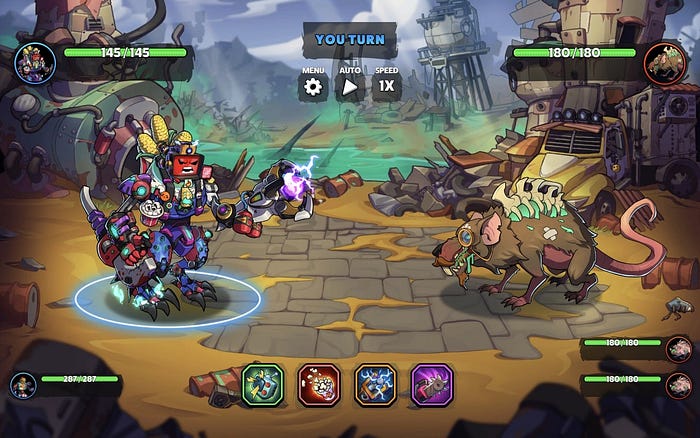Viewport: 700px width, 438px height.
Task: Click the player team portrait at top left
Action: coord(35,63)
